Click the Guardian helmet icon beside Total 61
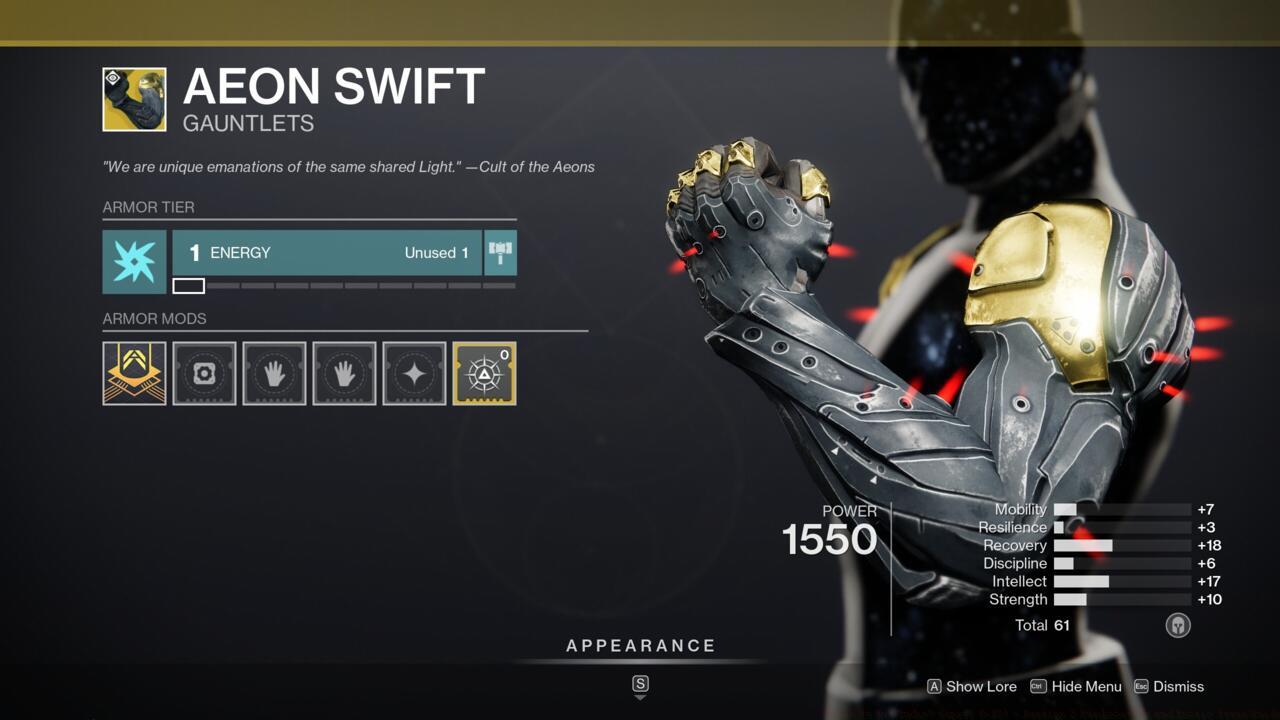Image resolution: width=1280 pixels, height=720 pixels. tap(1178, 625)
